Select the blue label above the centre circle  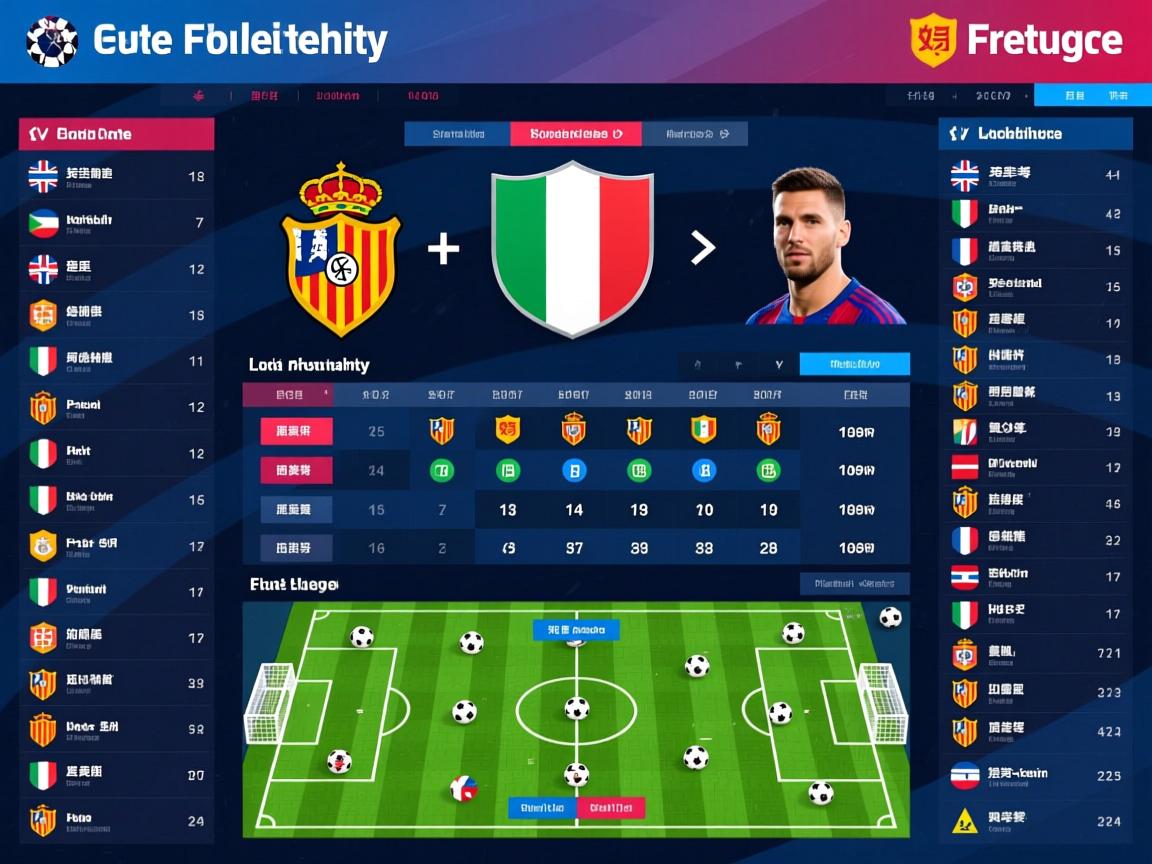click(576, 630)
